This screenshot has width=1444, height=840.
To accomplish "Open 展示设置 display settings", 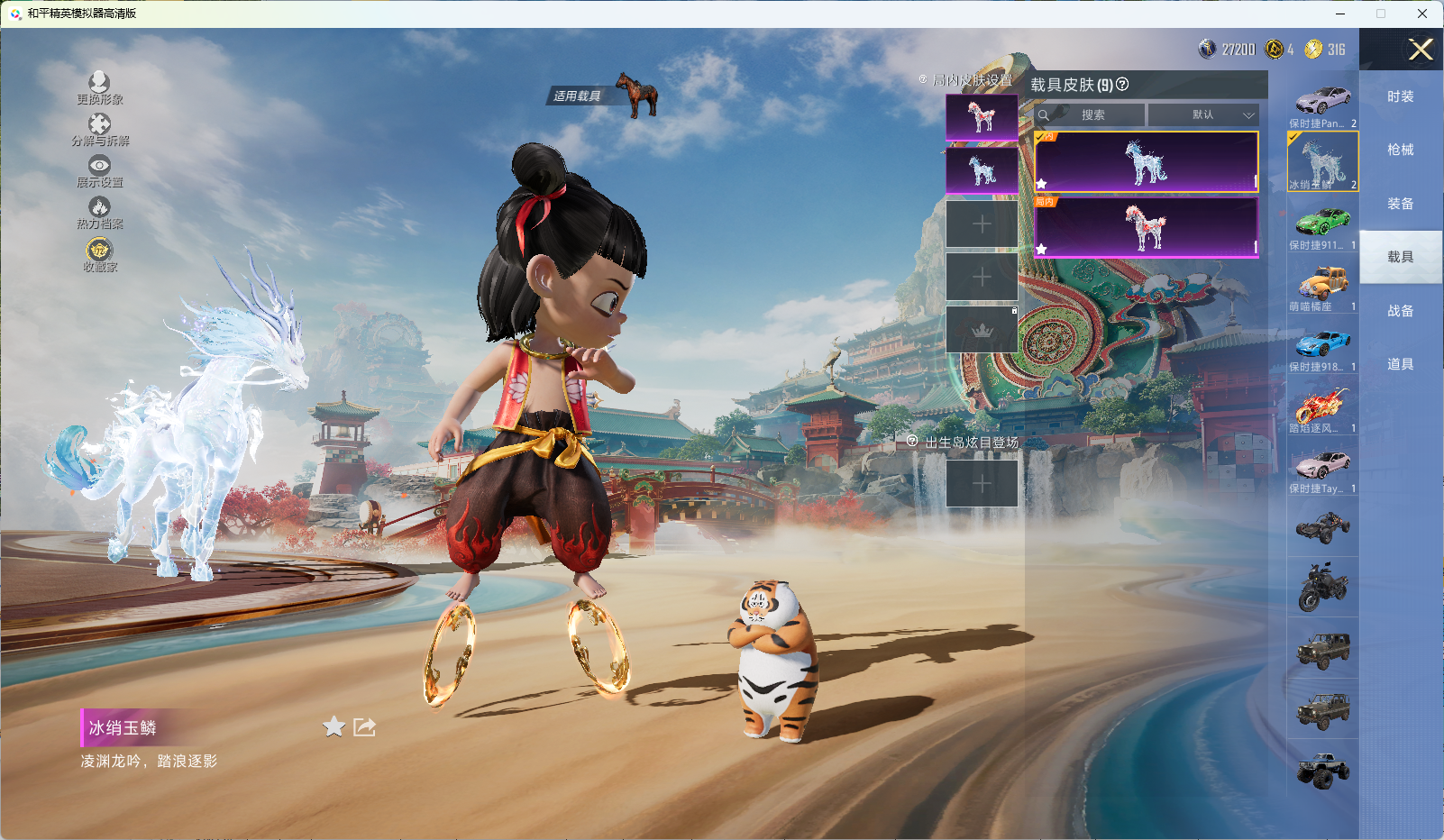I will (x=99, y=170).
